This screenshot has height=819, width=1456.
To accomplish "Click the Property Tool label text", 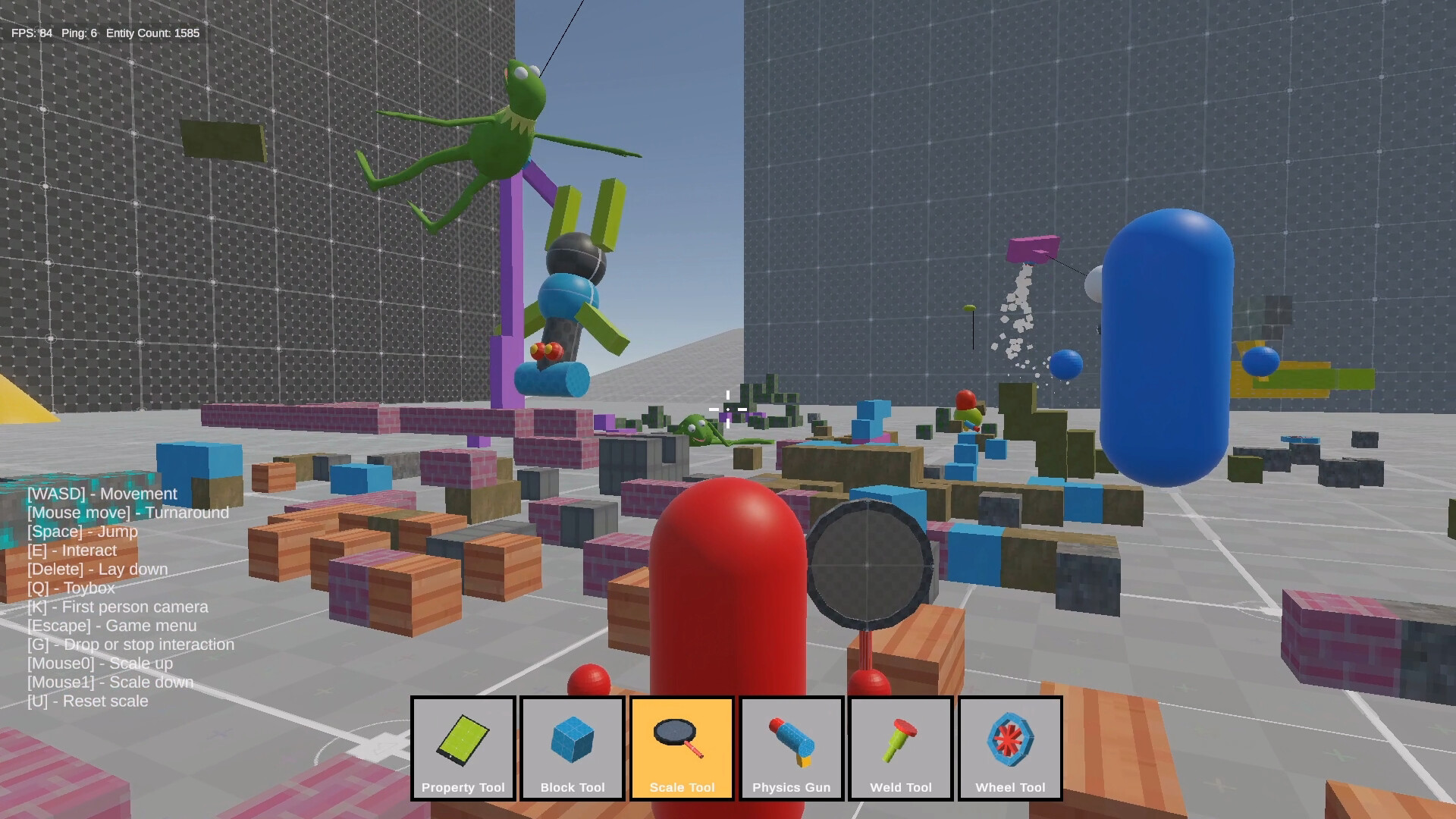I will pyautogui.click(x=463, y=787).
